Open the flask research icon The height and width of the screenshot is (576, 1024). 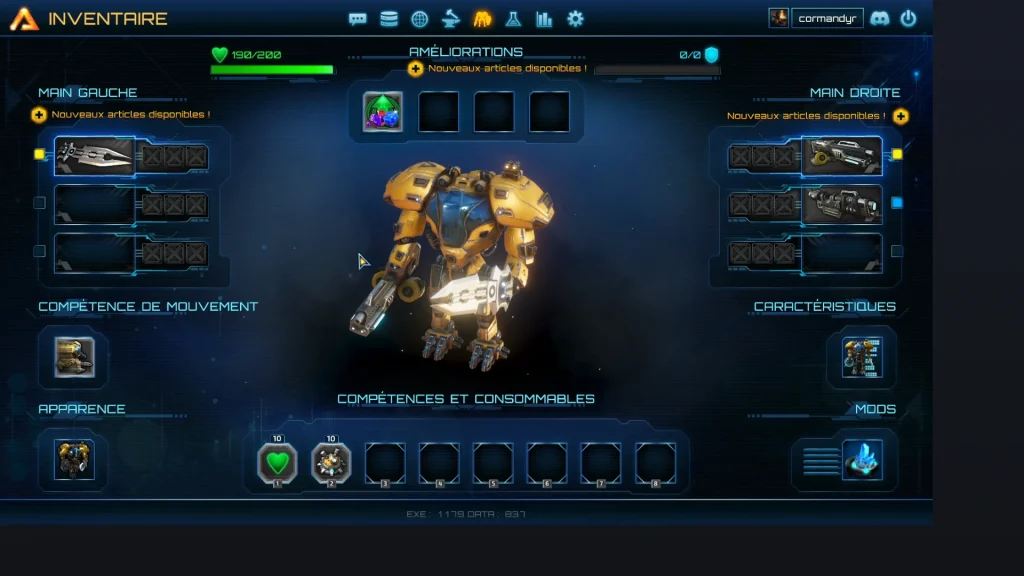click(513, 19)
